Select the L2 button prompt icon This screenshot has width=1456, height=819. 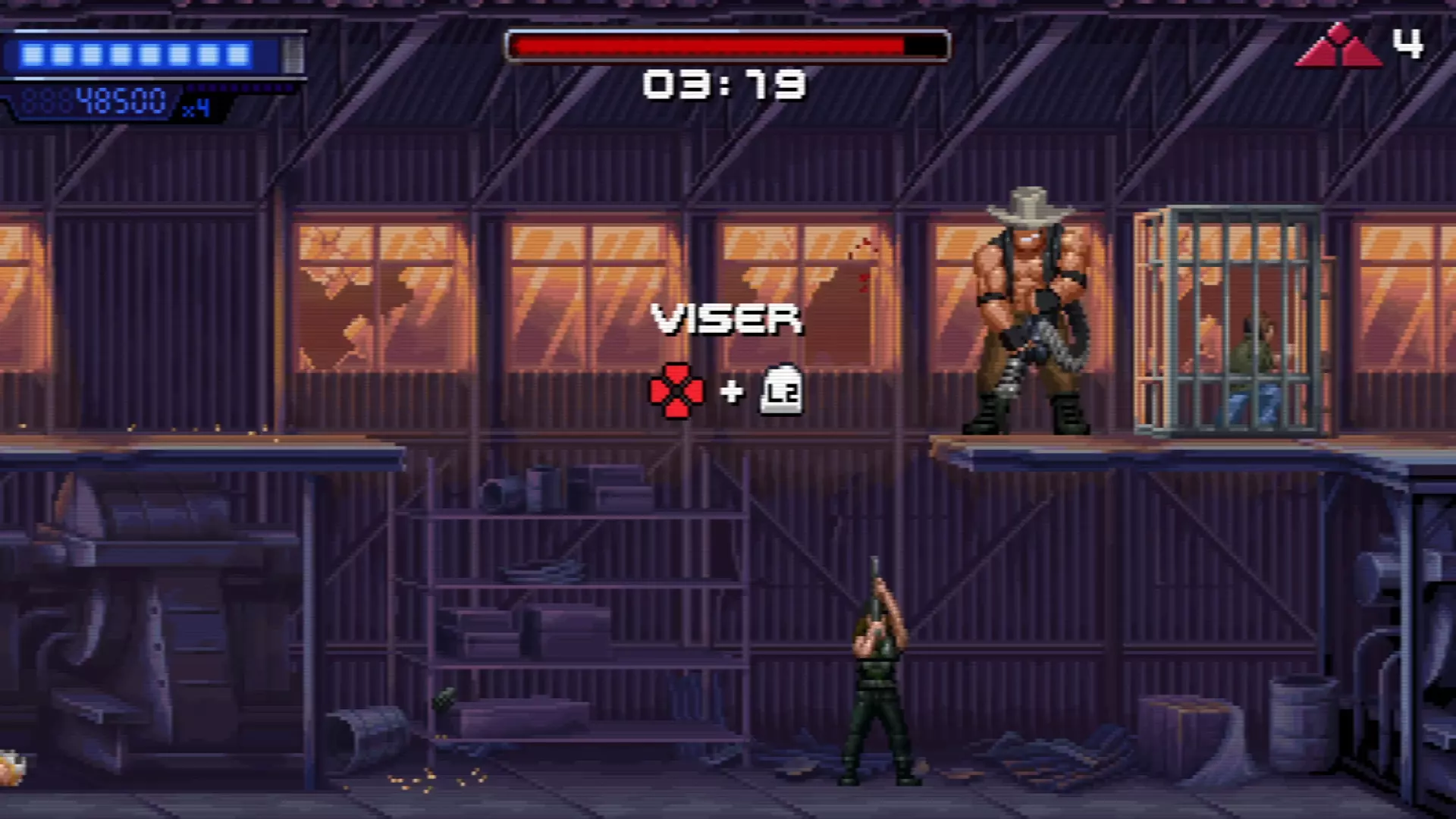coord(780,391)
